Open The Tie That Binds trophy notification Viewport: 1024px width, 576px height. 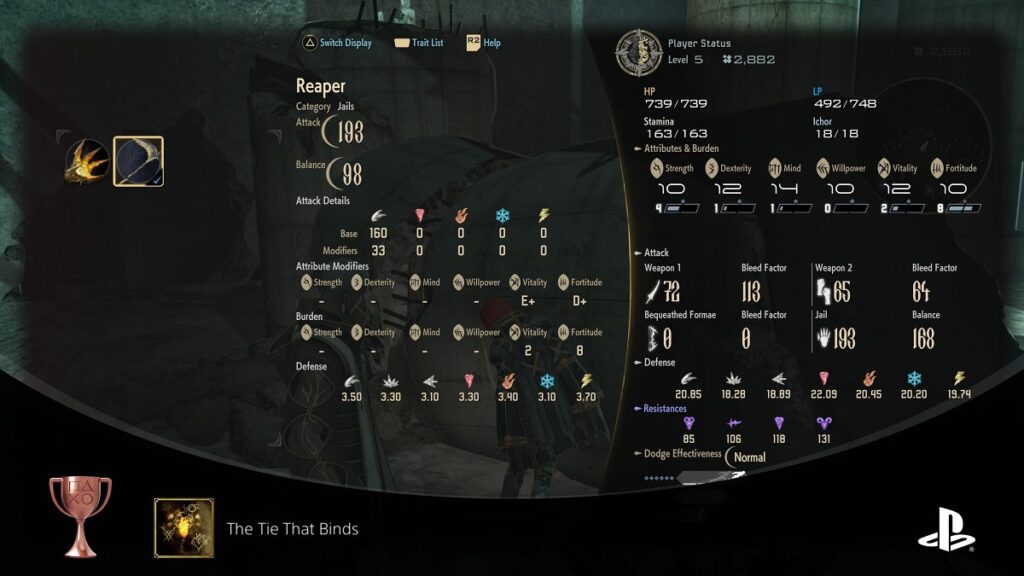tap(292, 528)
